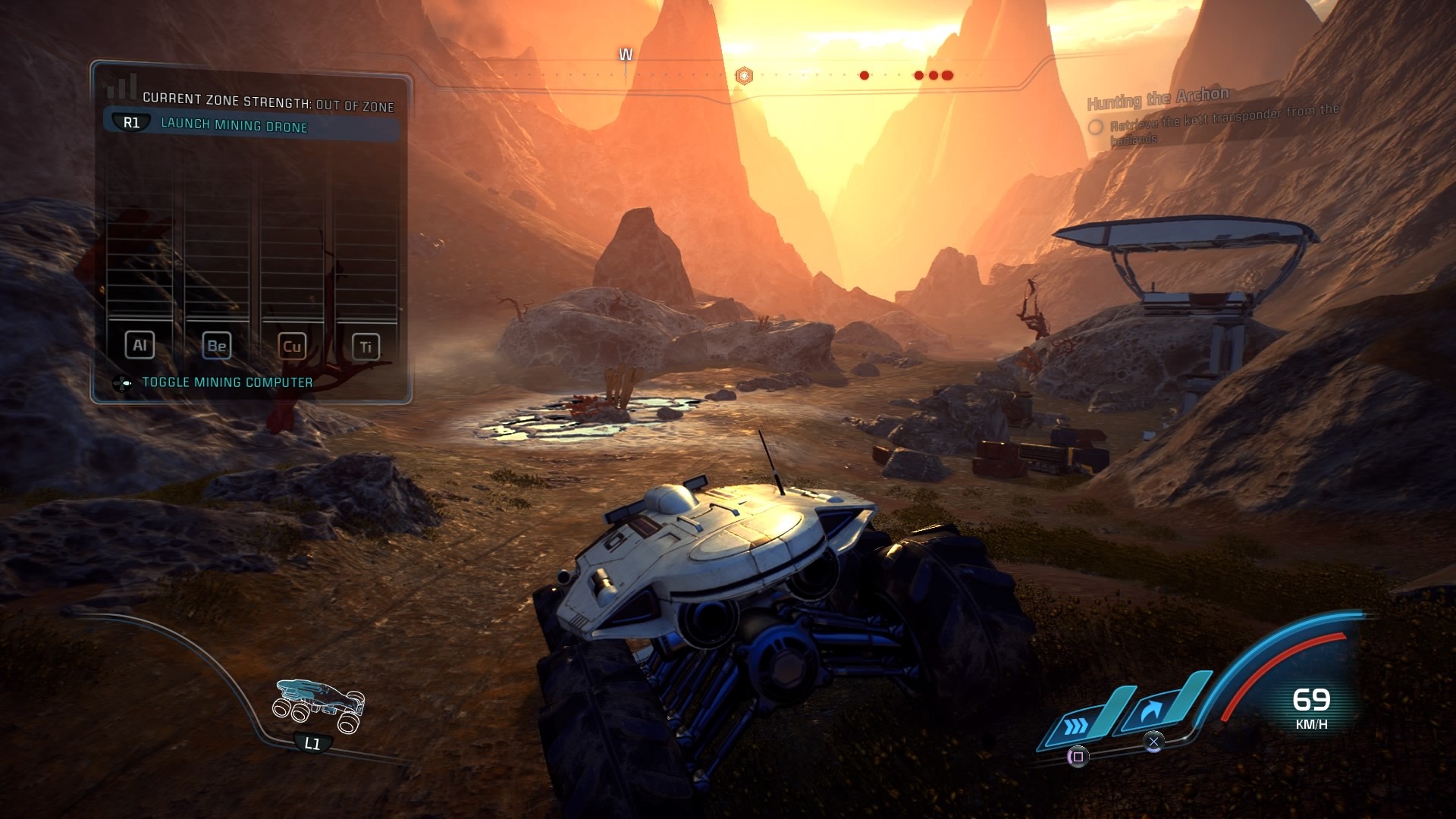Open the Hunting the Archon objective tracker
The height and width of the screenshot is (819, 1456).
(x=1158, y=99)
